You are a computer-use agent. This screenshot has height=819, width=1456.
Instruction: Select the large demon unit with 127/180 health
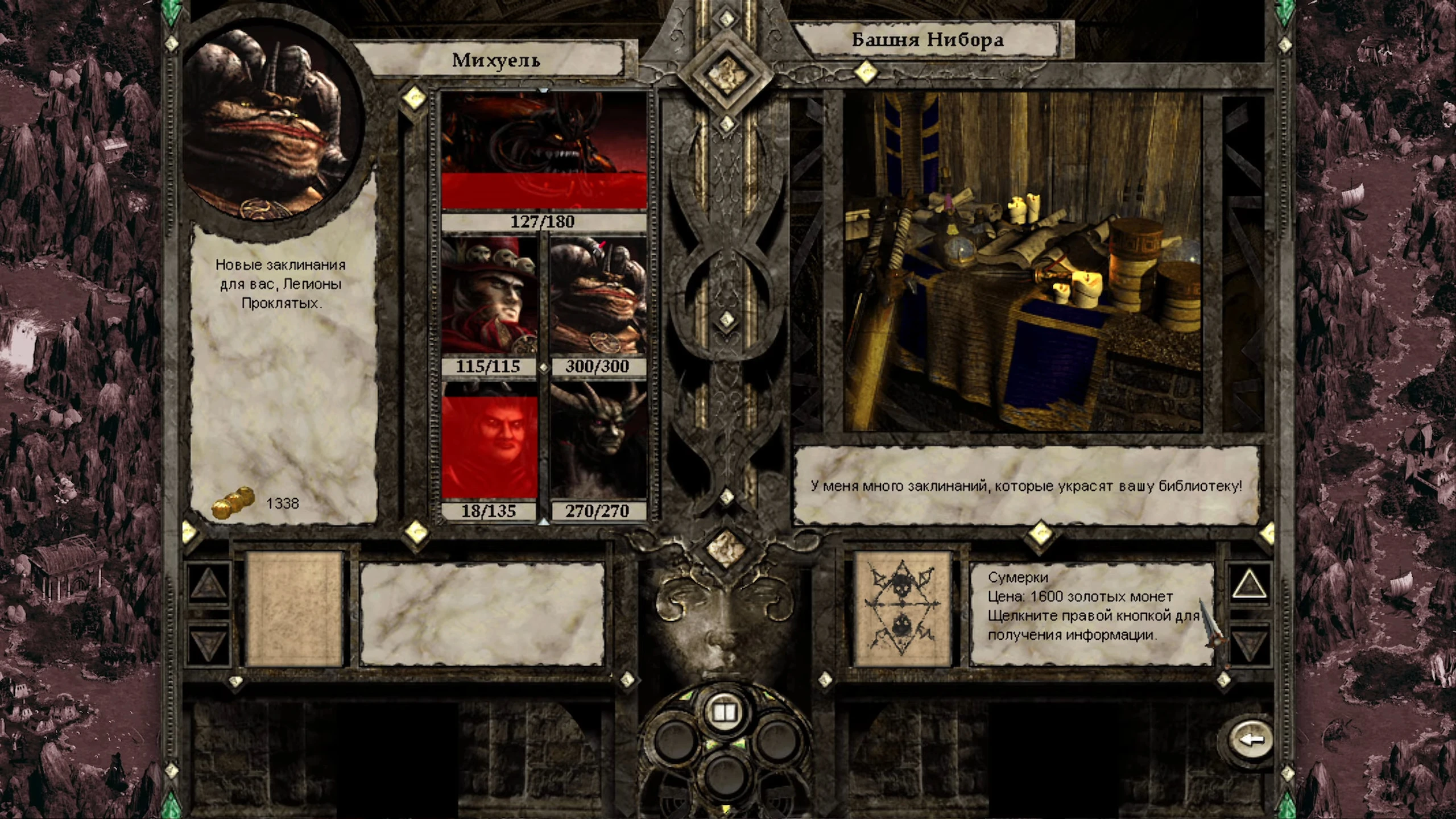pos(544,151)
